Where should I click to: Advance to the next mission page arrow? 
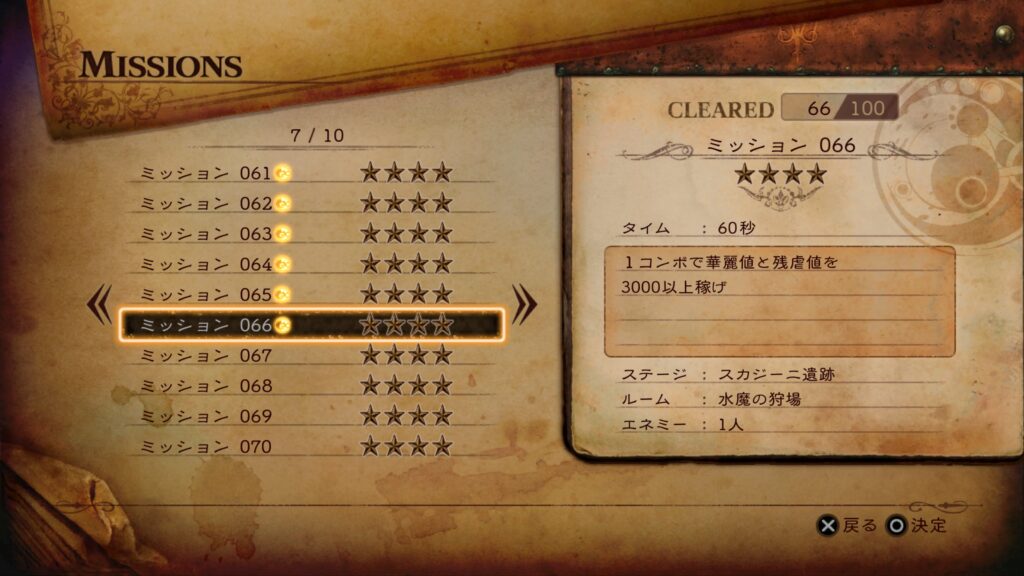click(524, 305)
